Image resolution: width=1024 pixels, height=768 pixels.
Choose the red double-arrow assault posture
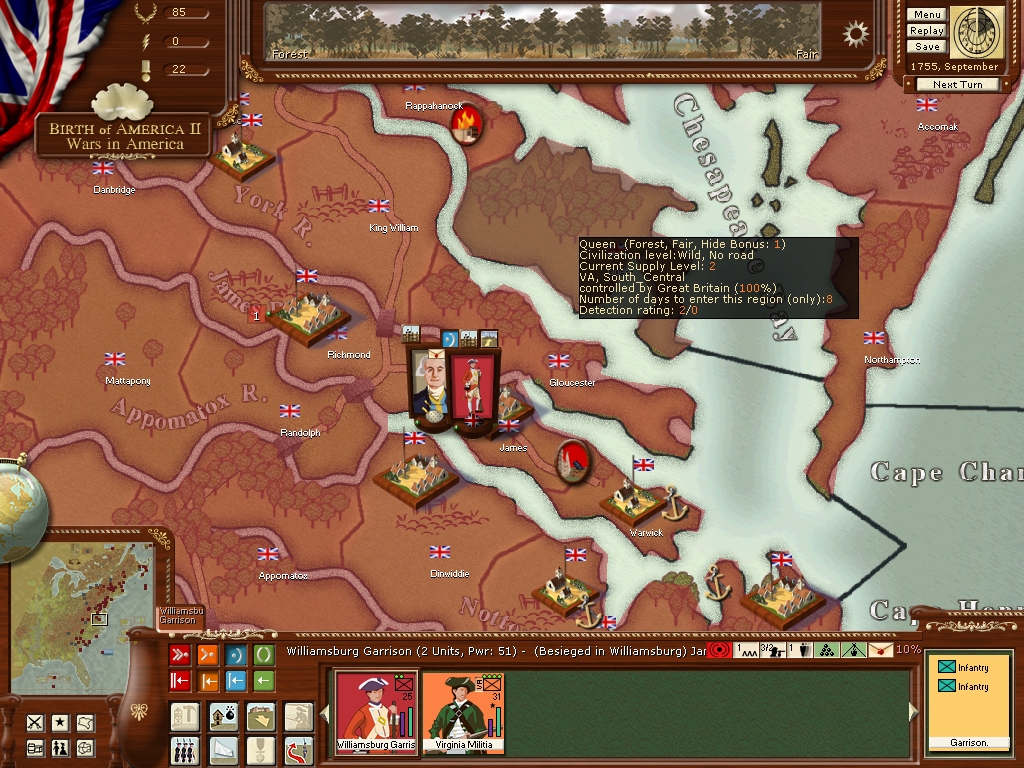coord(180,655)
